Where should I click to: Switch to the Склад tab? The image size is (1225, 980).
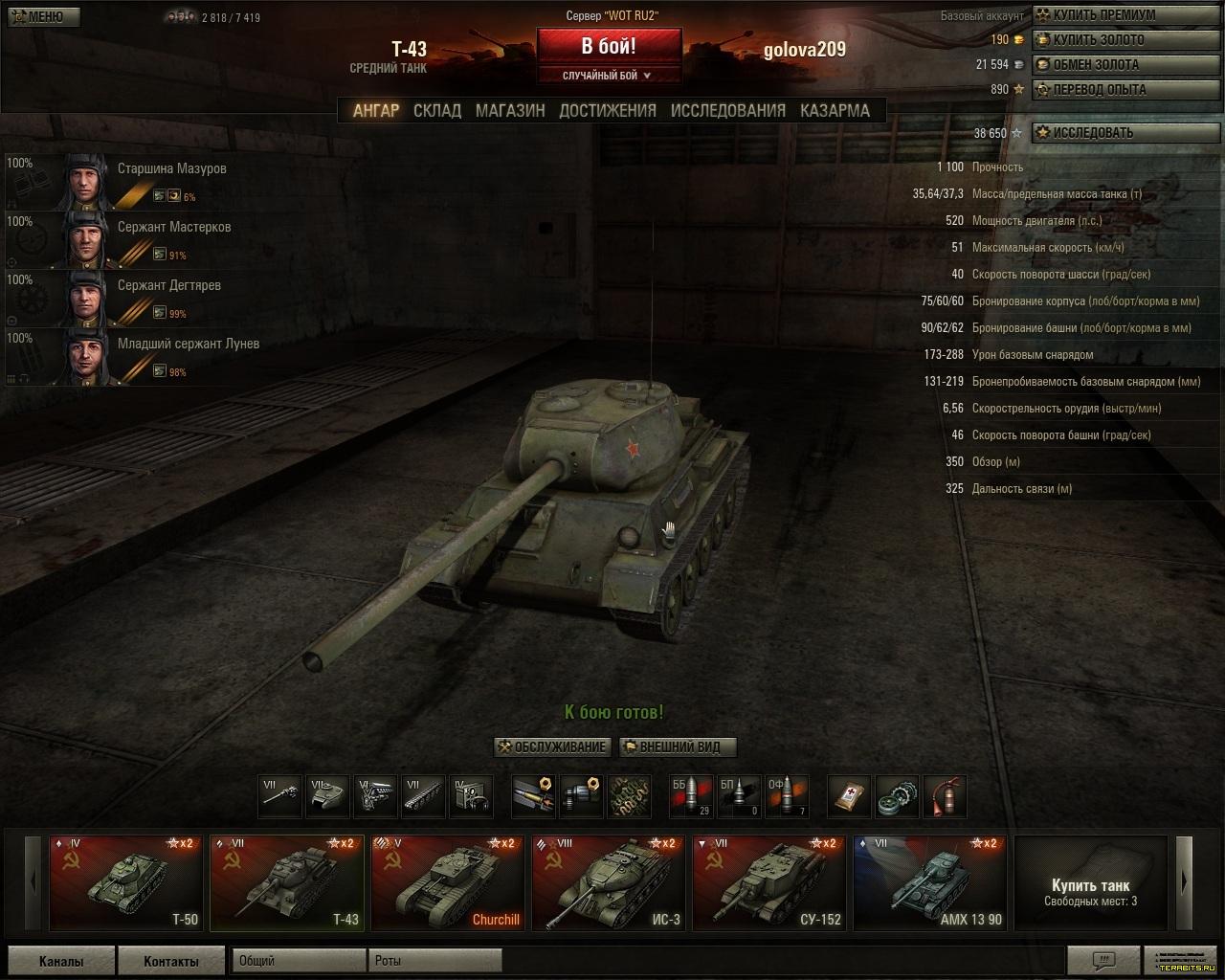coord(437,111)
